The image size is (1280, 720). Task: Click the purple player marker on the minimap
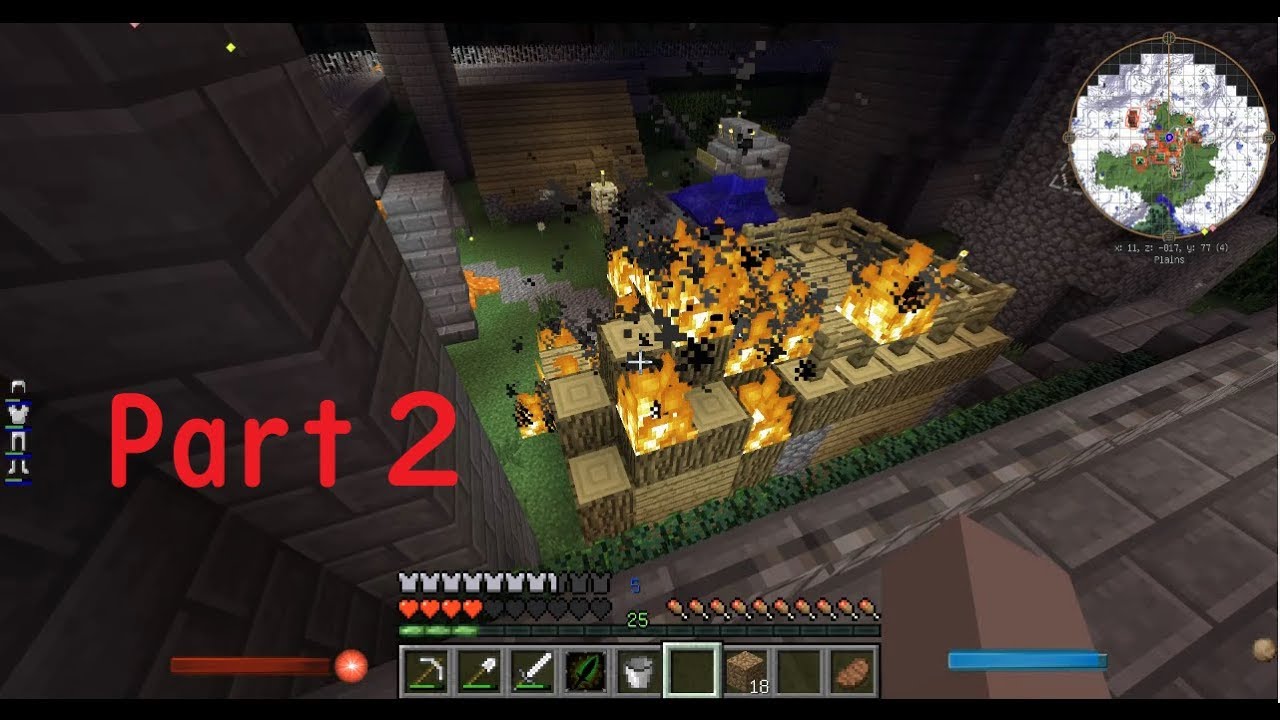[x=1169, y=137]
